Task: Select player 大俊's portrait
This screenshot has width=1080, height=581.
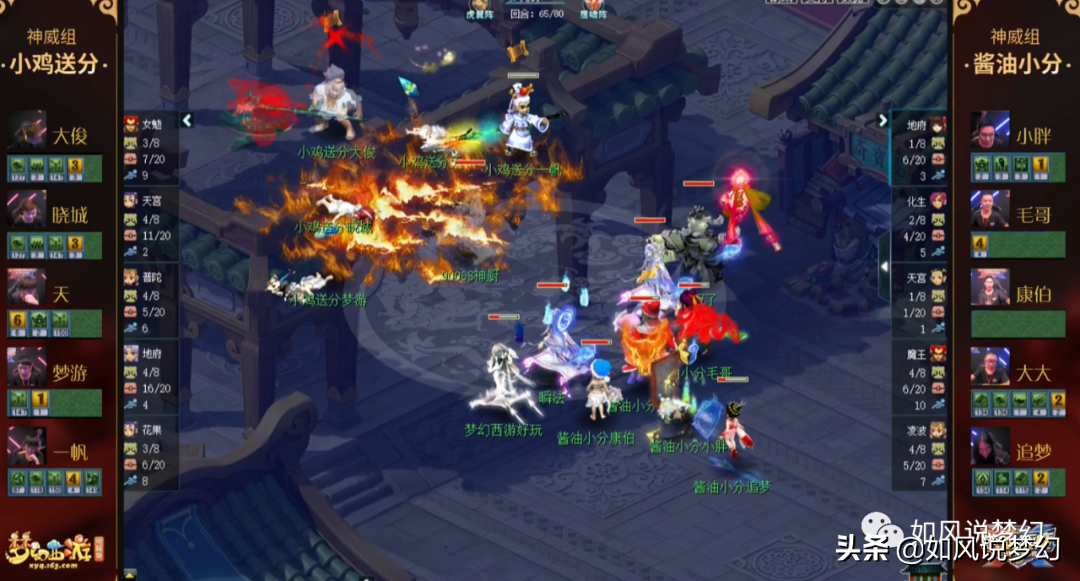Action: (27, 131)
